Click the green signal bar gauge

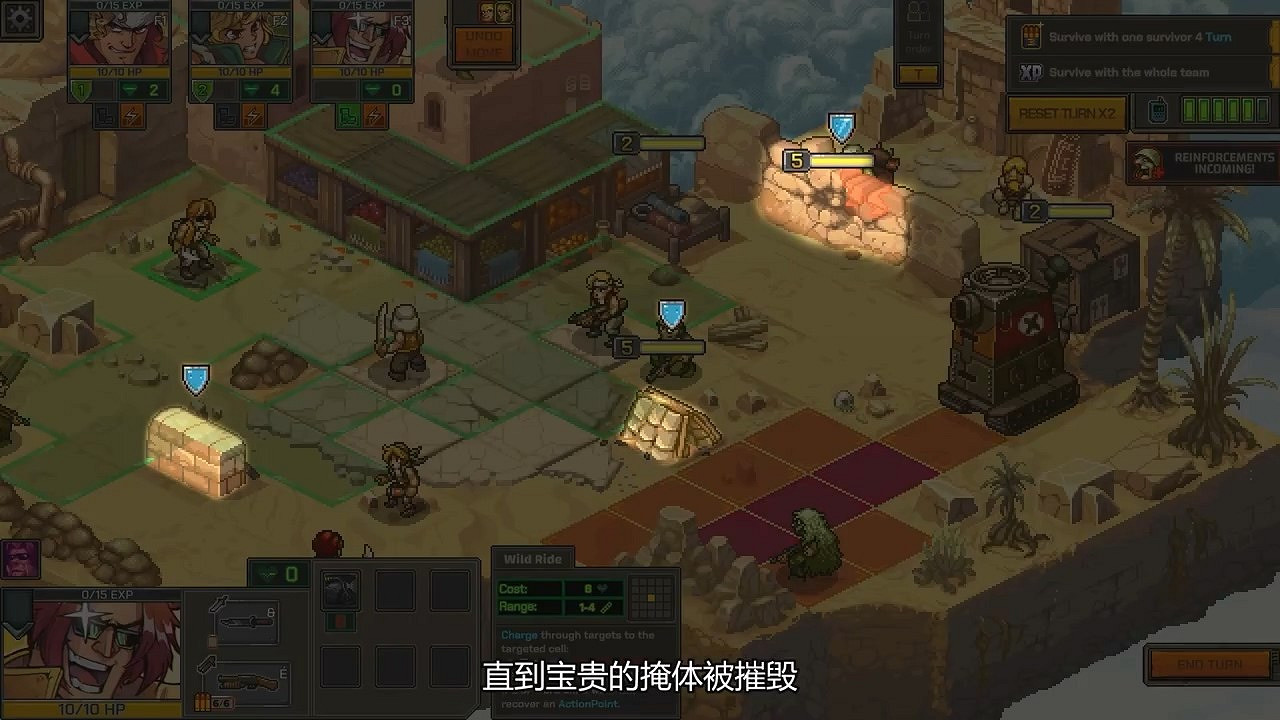coord(1225,111)
